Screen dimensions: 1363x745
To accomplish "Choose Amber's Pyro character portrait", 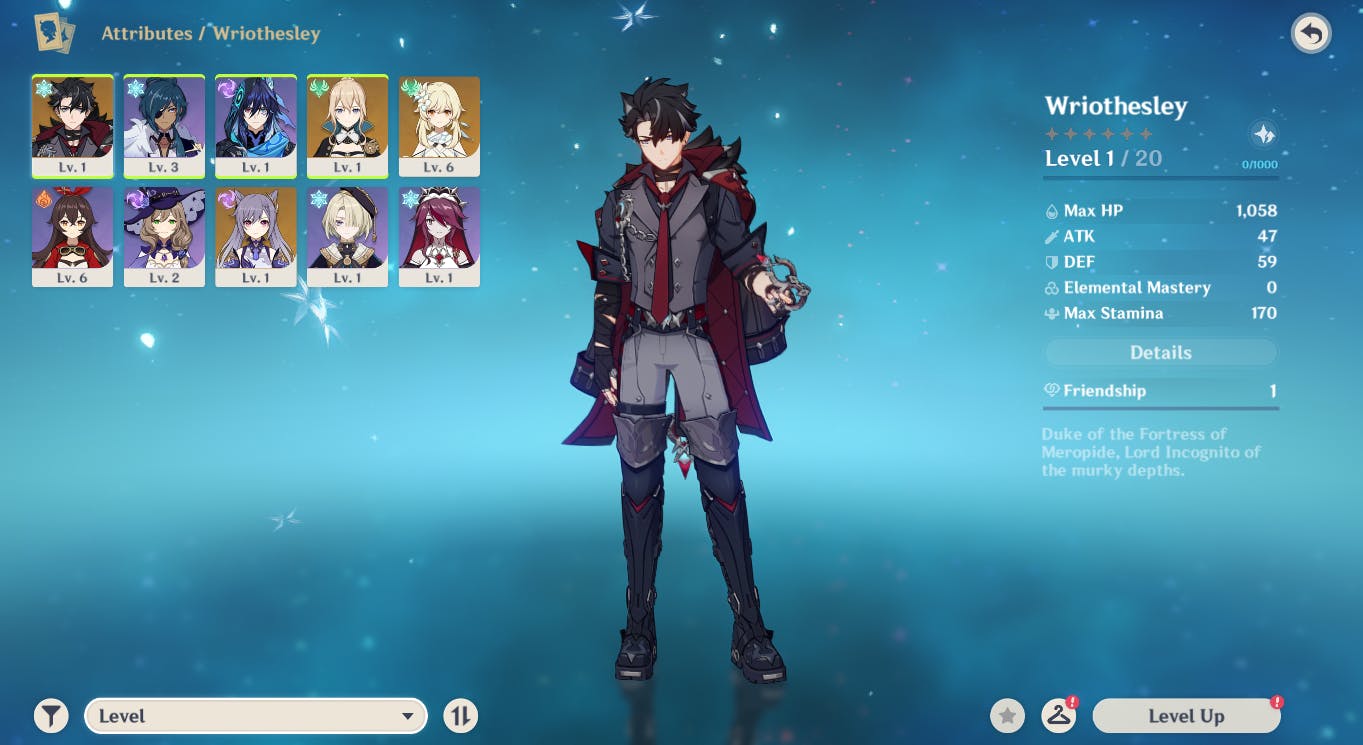I will click(72, 236).
